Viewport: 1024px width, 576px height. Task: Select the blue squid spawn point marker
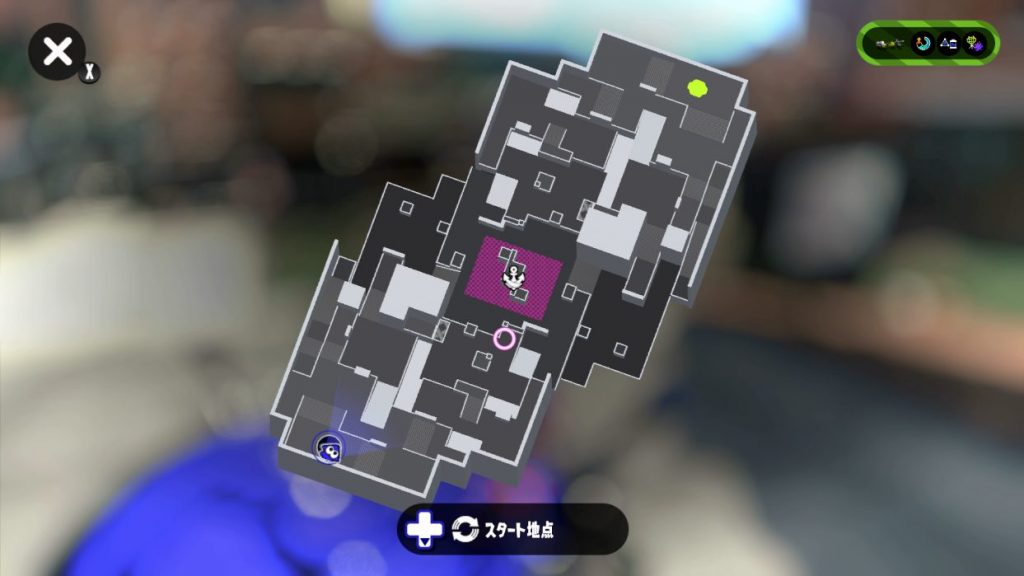pyautogui.click(x=329, y=448)
